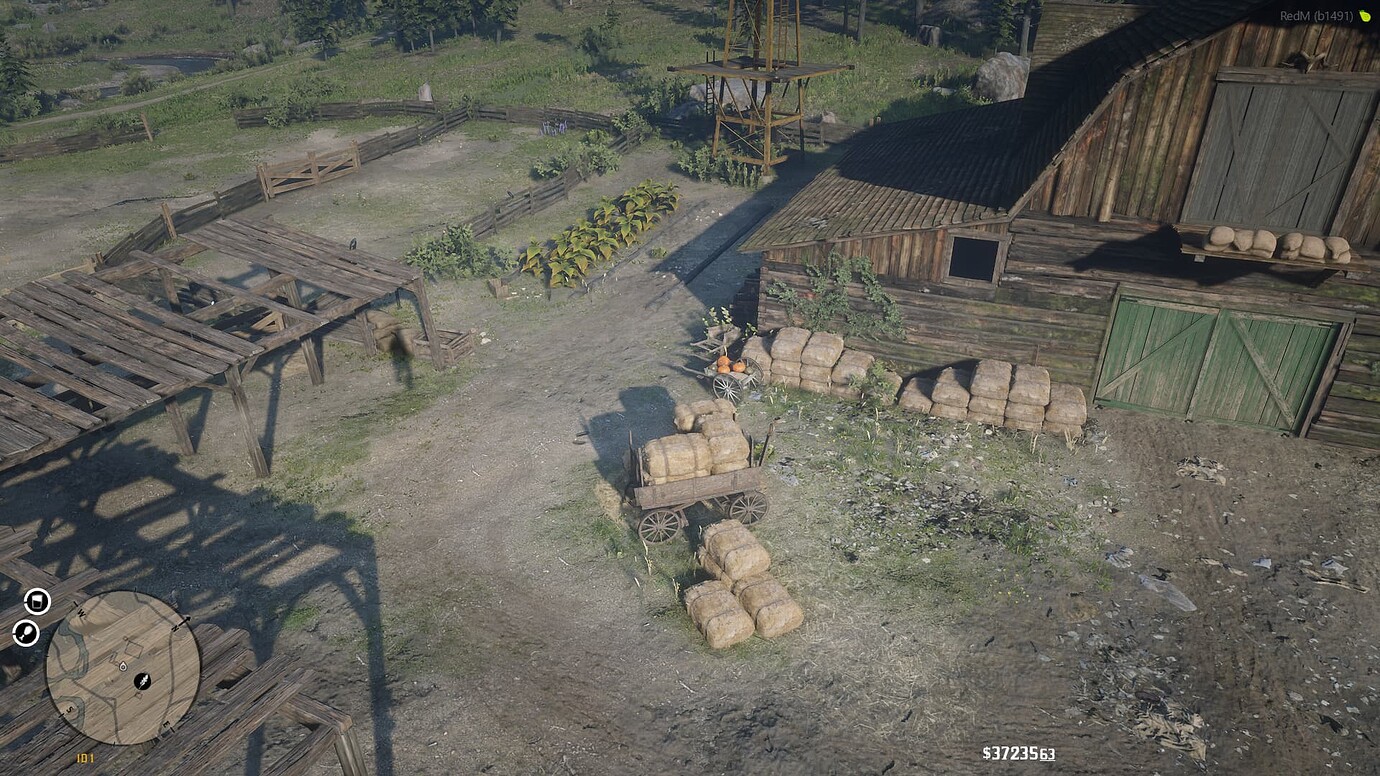Click the windmill tower
Image resolution: width=1380 pixels, height=776 pixels.
point(755,70)
